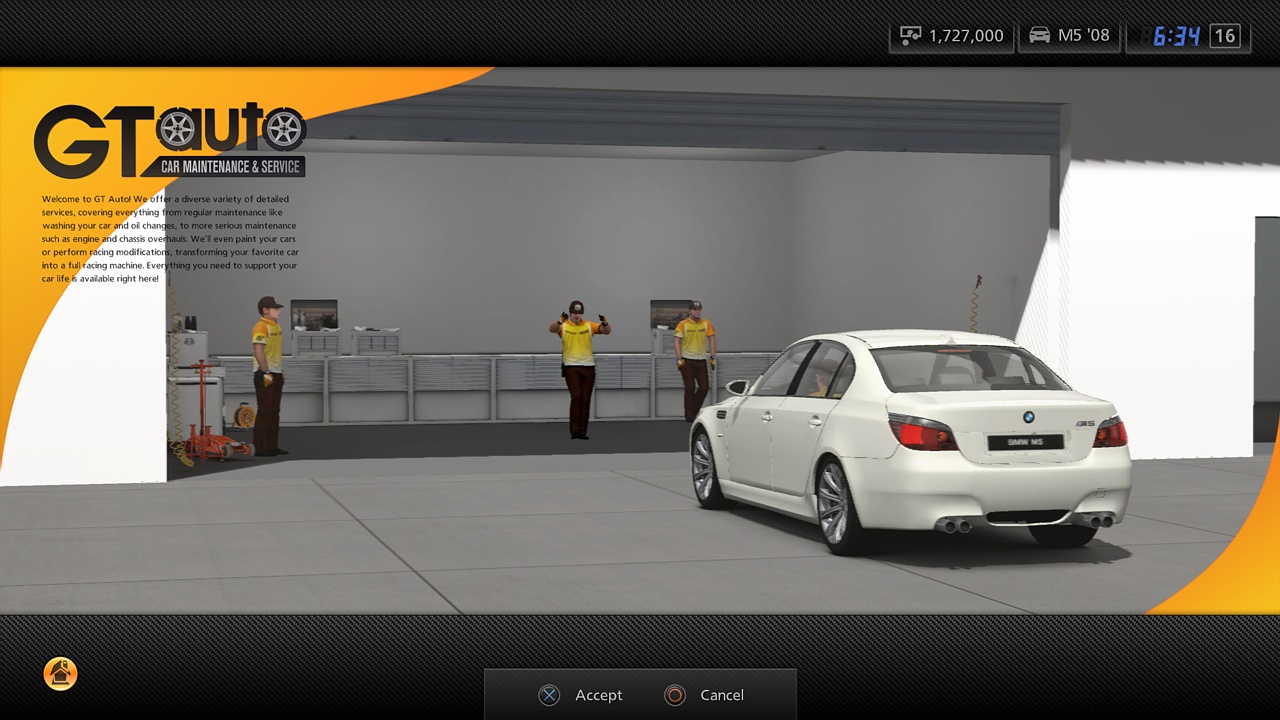Select the car icon beside M5 '08
The width and height of the screenshot is (1280, 720).
pos(1038,34)
